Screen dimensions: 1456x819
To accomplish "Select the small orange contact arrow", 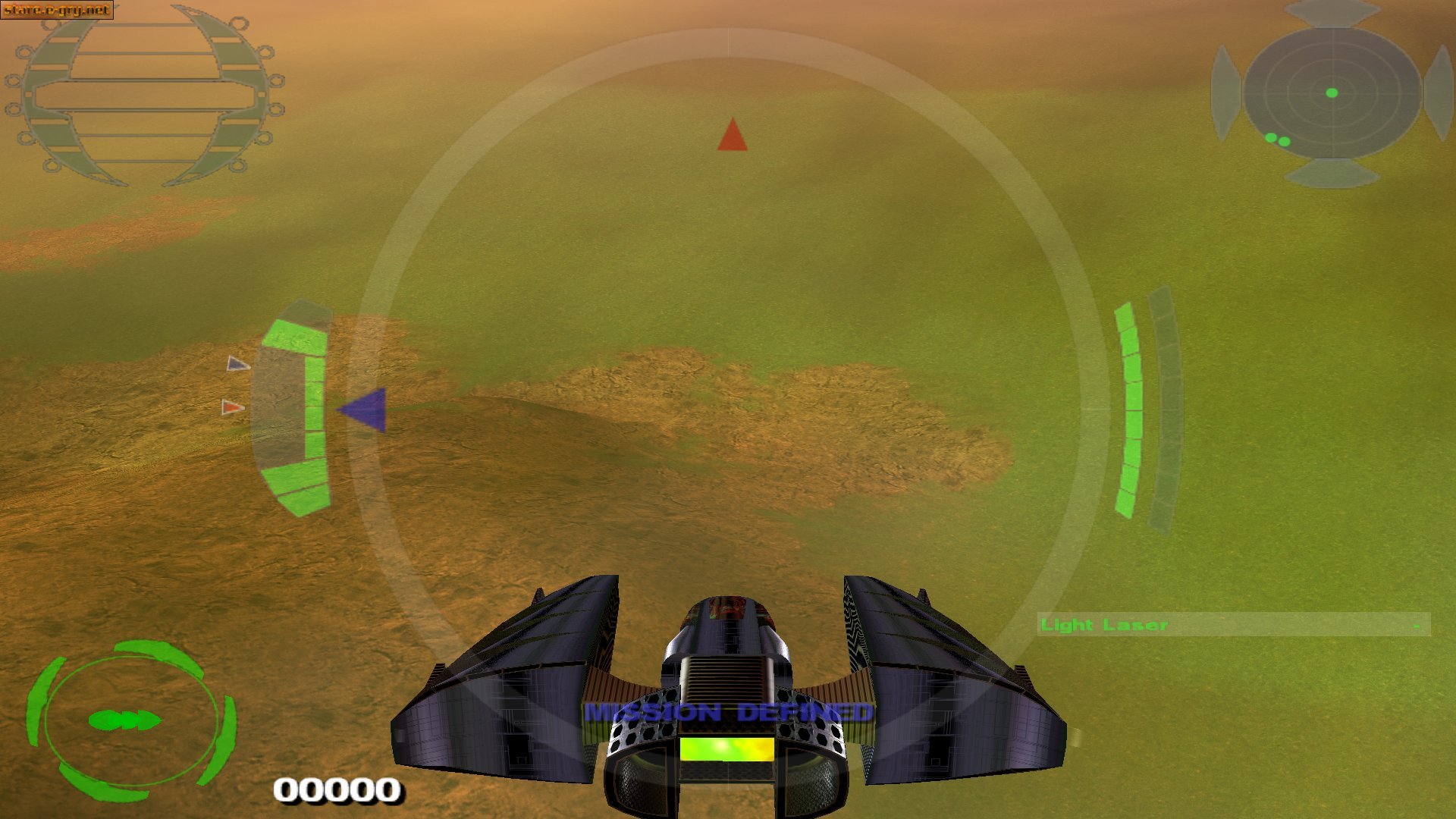I will (233, 407).
